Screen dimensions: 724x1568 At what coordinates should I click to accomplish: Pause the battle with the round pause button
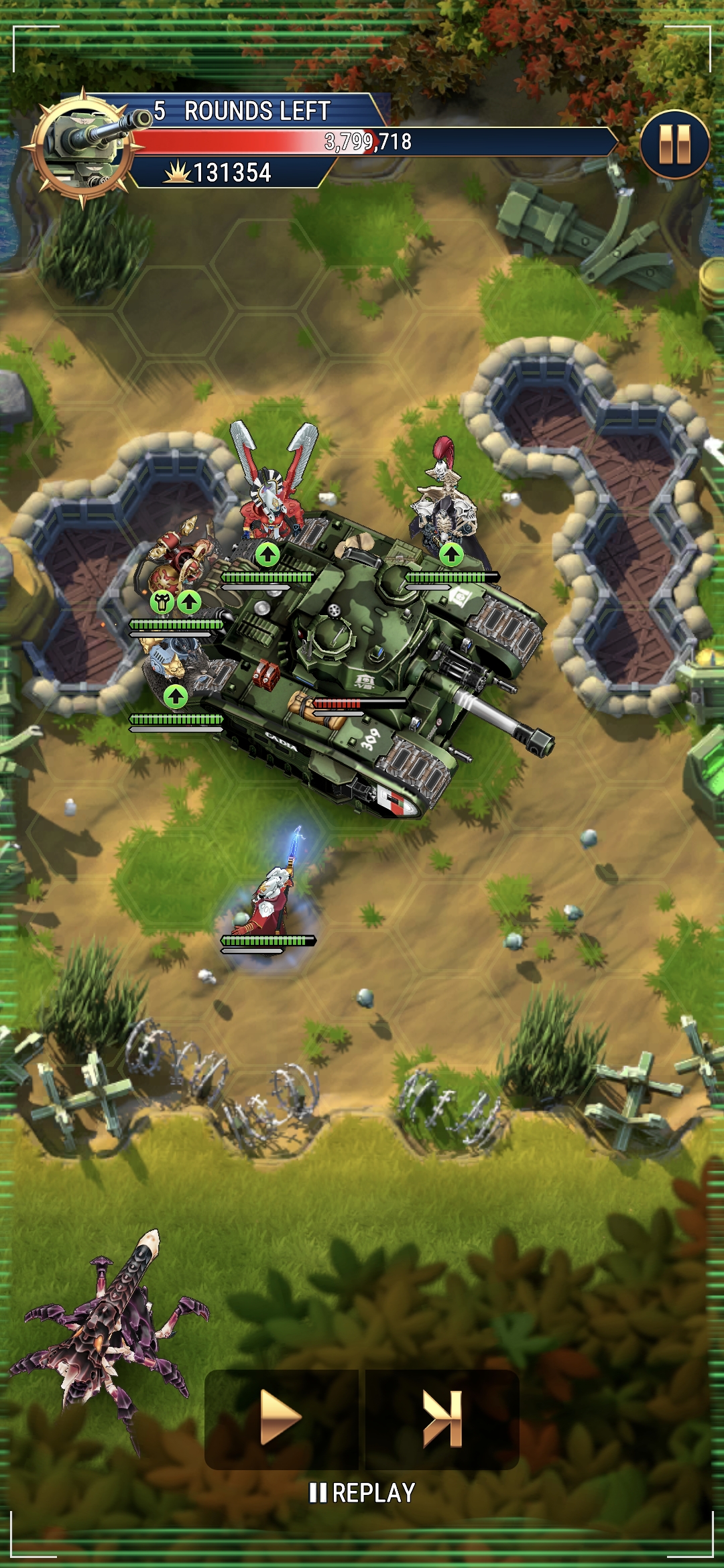point(674,144)
